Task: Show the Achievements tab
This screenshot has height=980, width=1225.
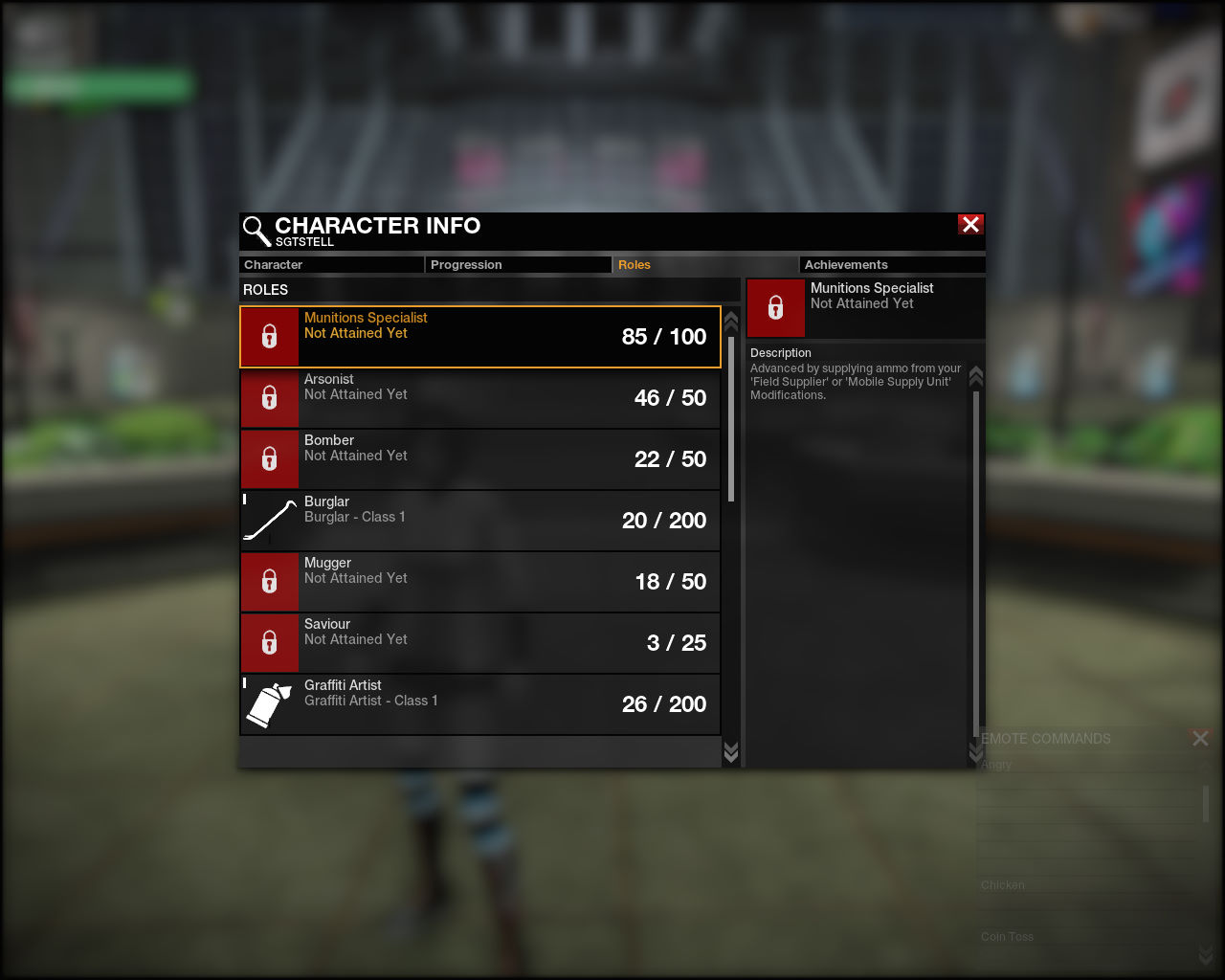Action: 891,265
